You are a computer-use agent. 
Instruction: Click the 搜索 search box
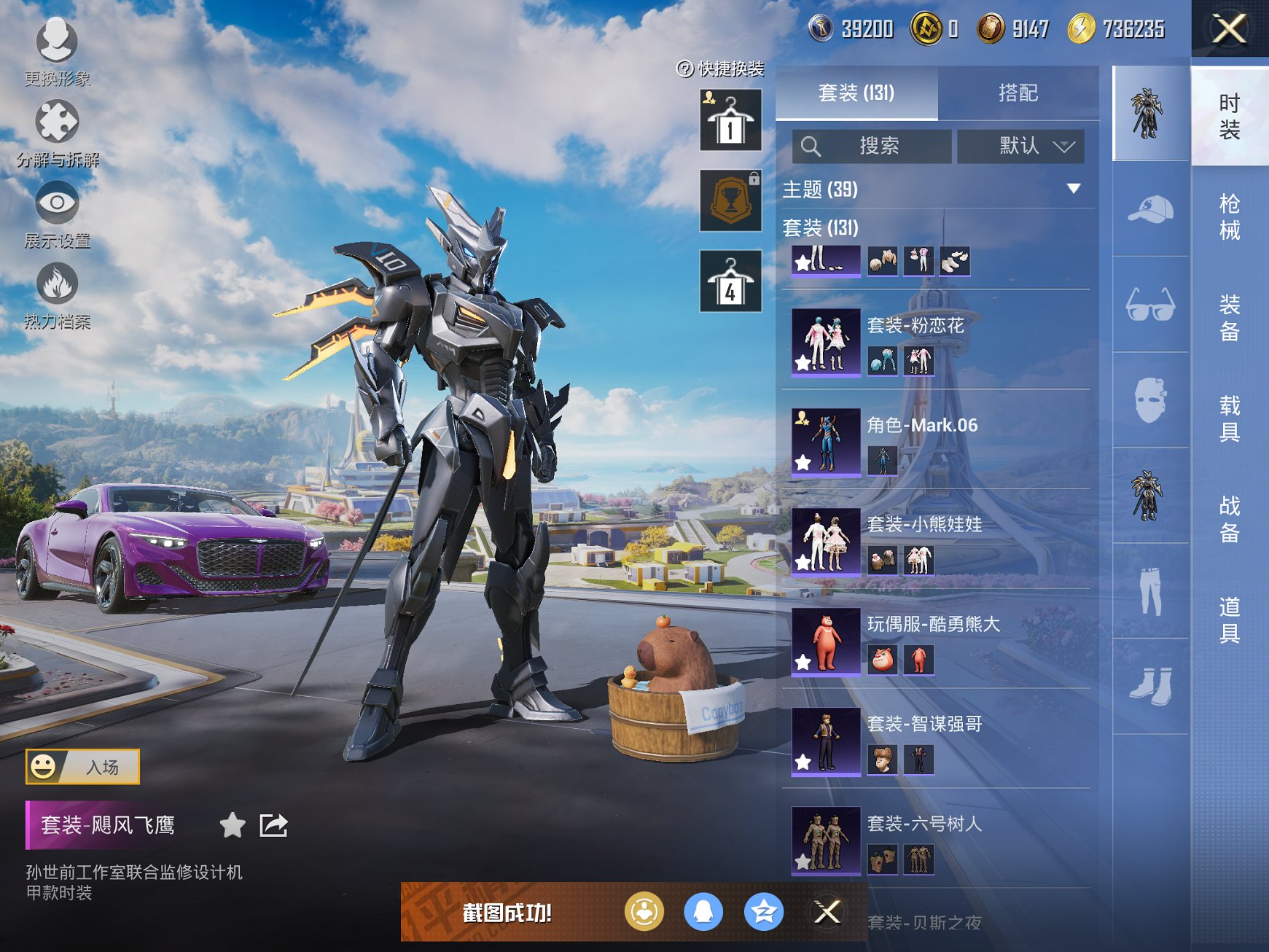coord(872,147)
